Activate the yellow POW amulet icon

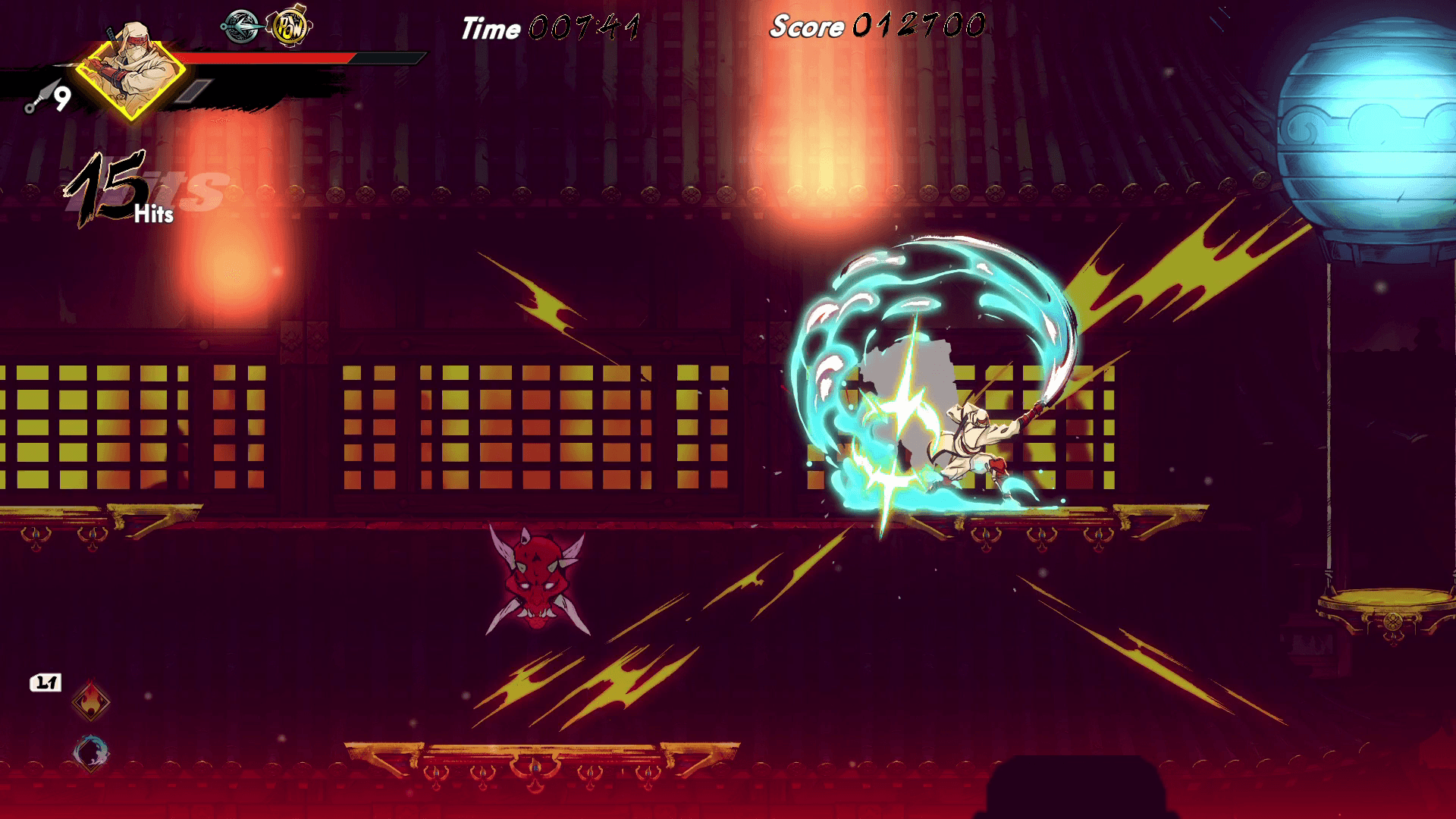point(290,27)
